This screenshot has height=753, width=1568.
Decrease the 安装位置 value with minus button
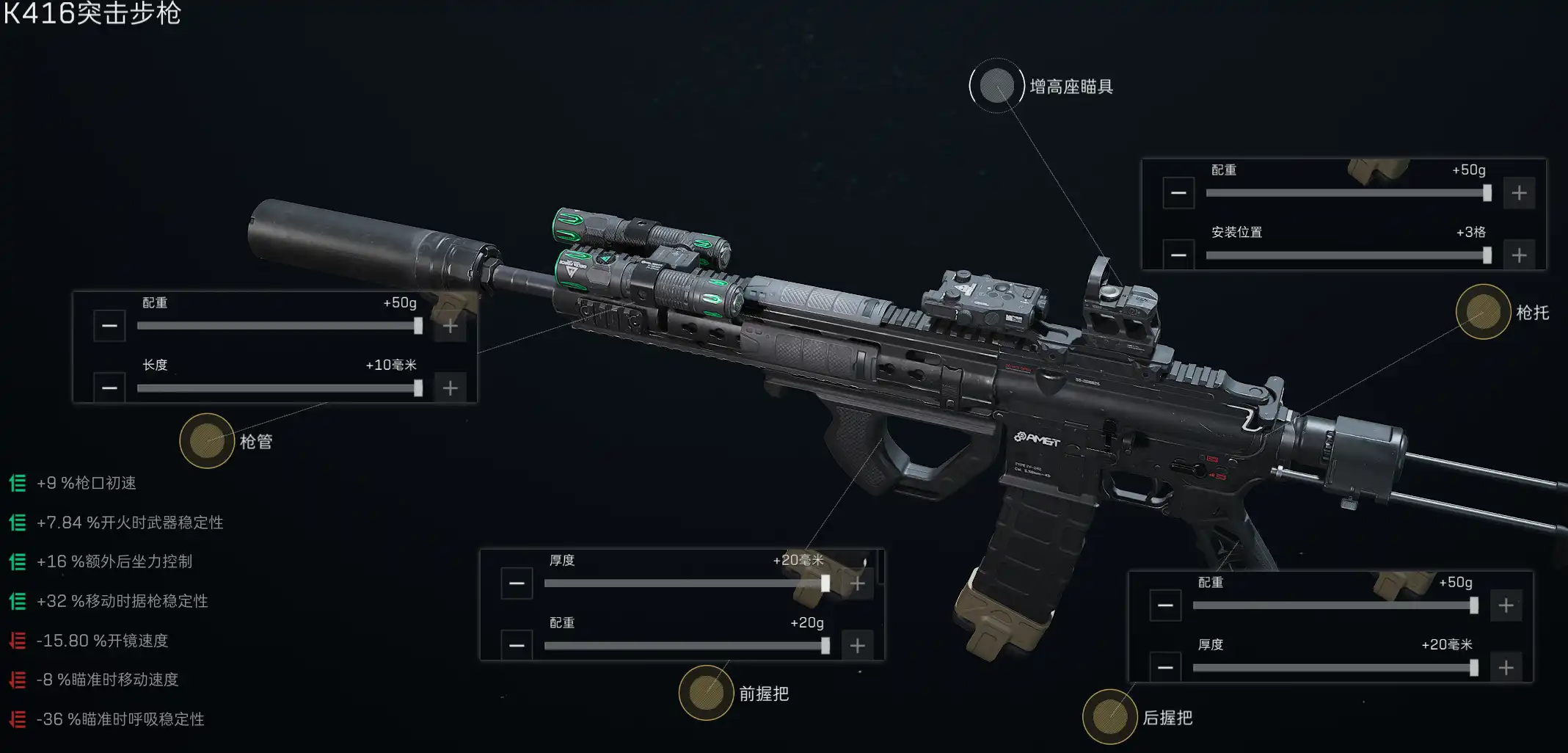click(x=1178, y=255)
